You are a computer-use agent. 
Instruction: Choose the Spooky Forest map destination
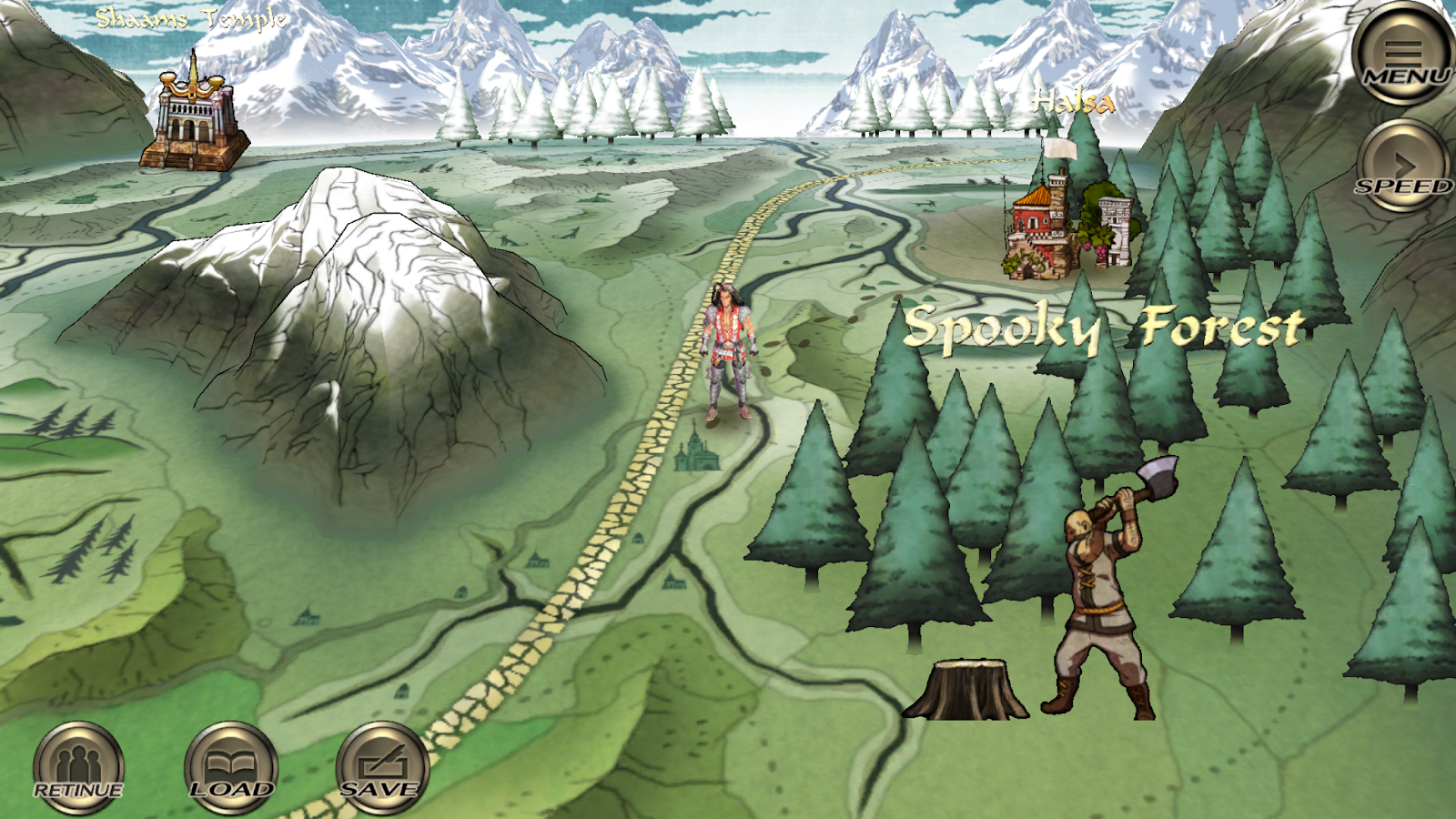(1103, 329)
